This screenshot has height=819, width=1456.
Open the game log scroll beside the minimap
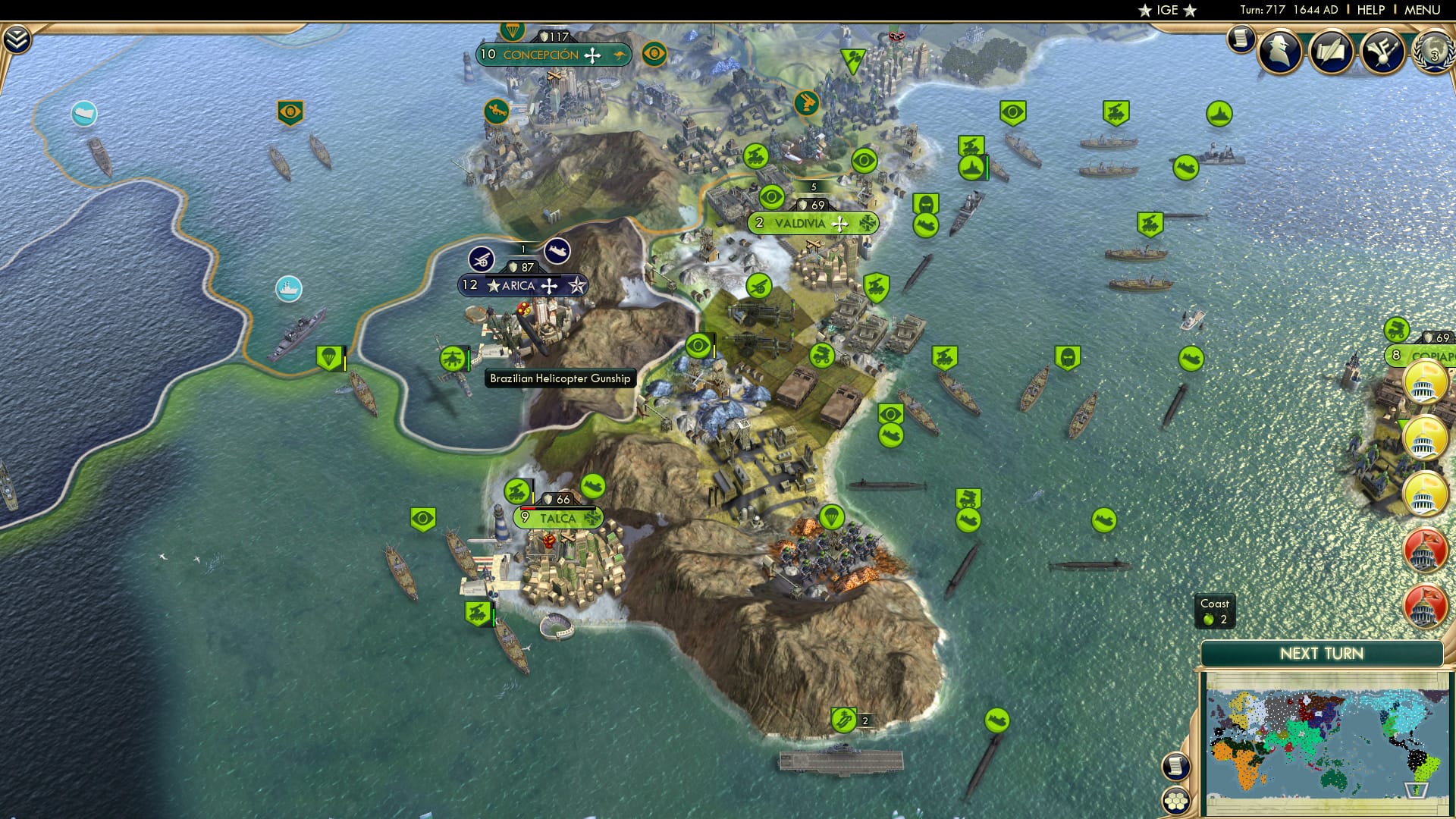coord(1176,766)
